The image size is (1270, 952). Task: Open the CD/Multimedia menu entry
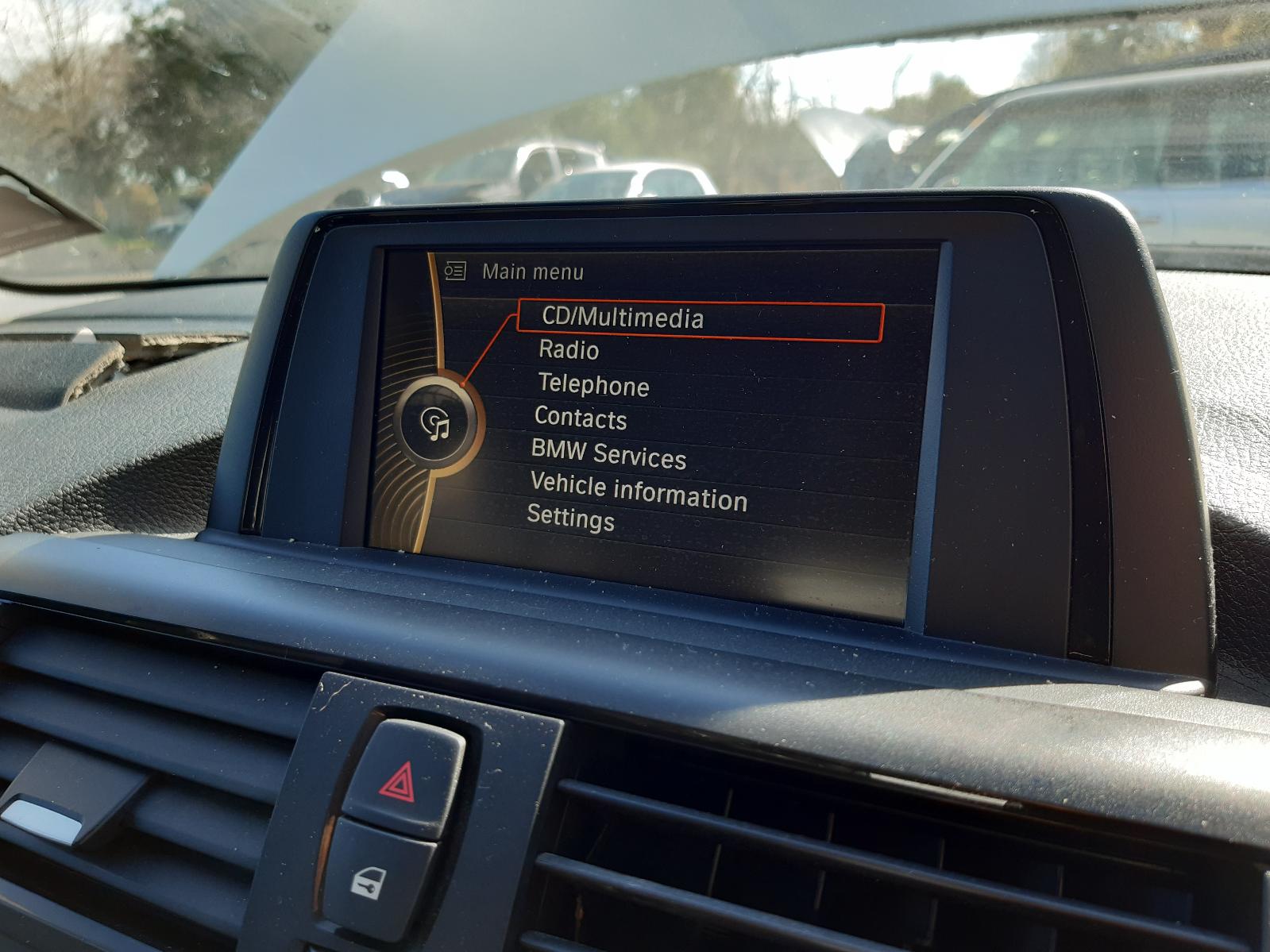point(622,318)
